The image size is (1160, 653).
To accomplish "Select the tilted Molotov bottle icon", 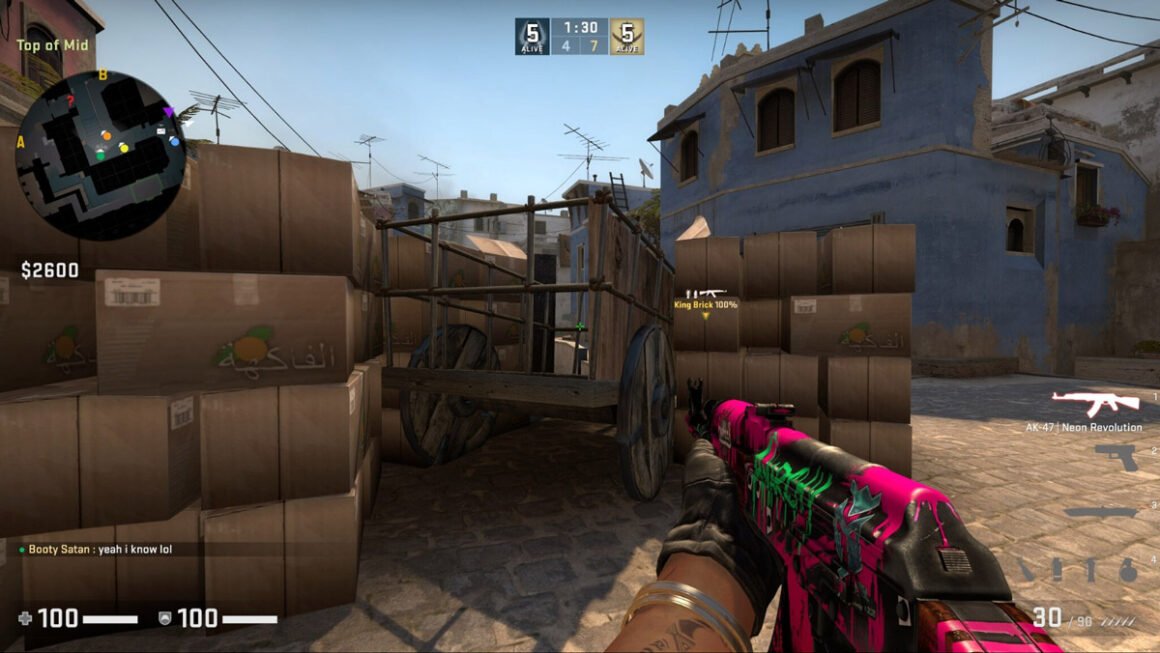I will (1027, 570).
